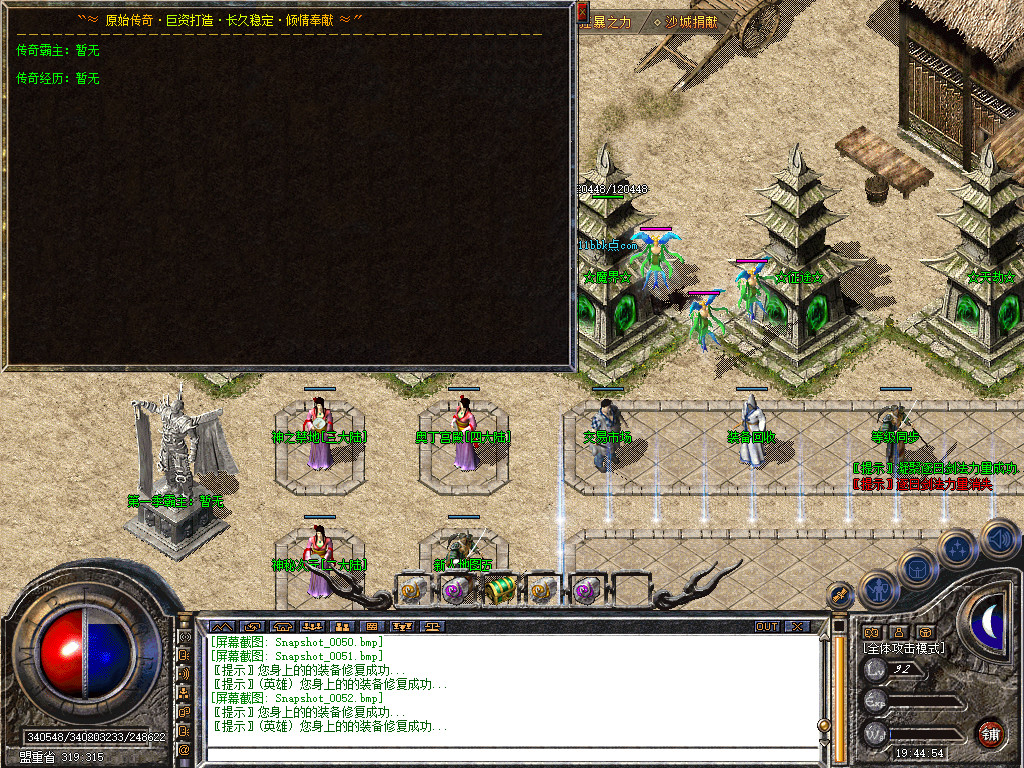
Task: Use the green treasure chest belt item
Action: pyautogui.click(x=499, y=590)
